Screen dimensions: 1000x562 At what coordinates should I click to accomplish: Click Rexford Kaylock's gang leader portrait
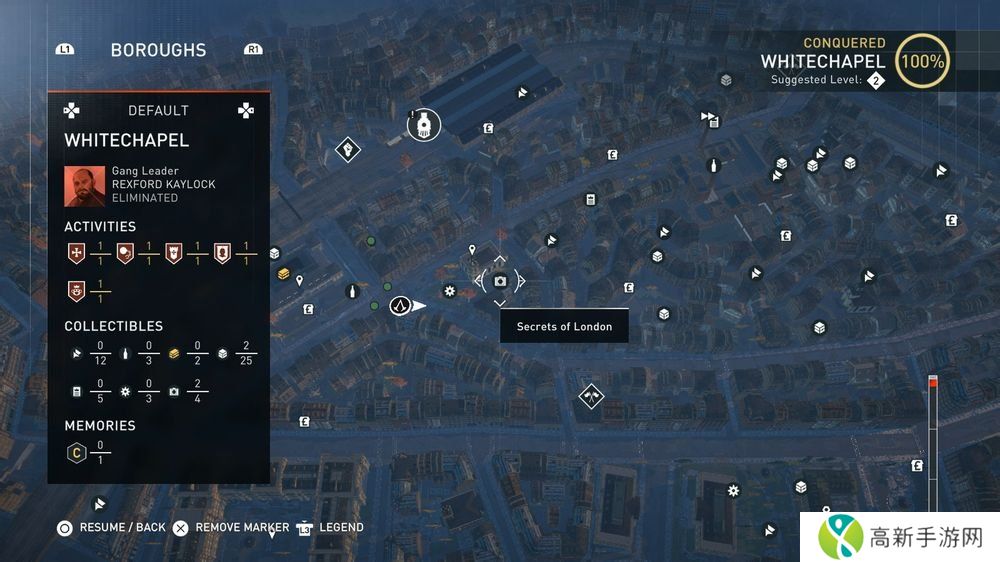(85, 185)
